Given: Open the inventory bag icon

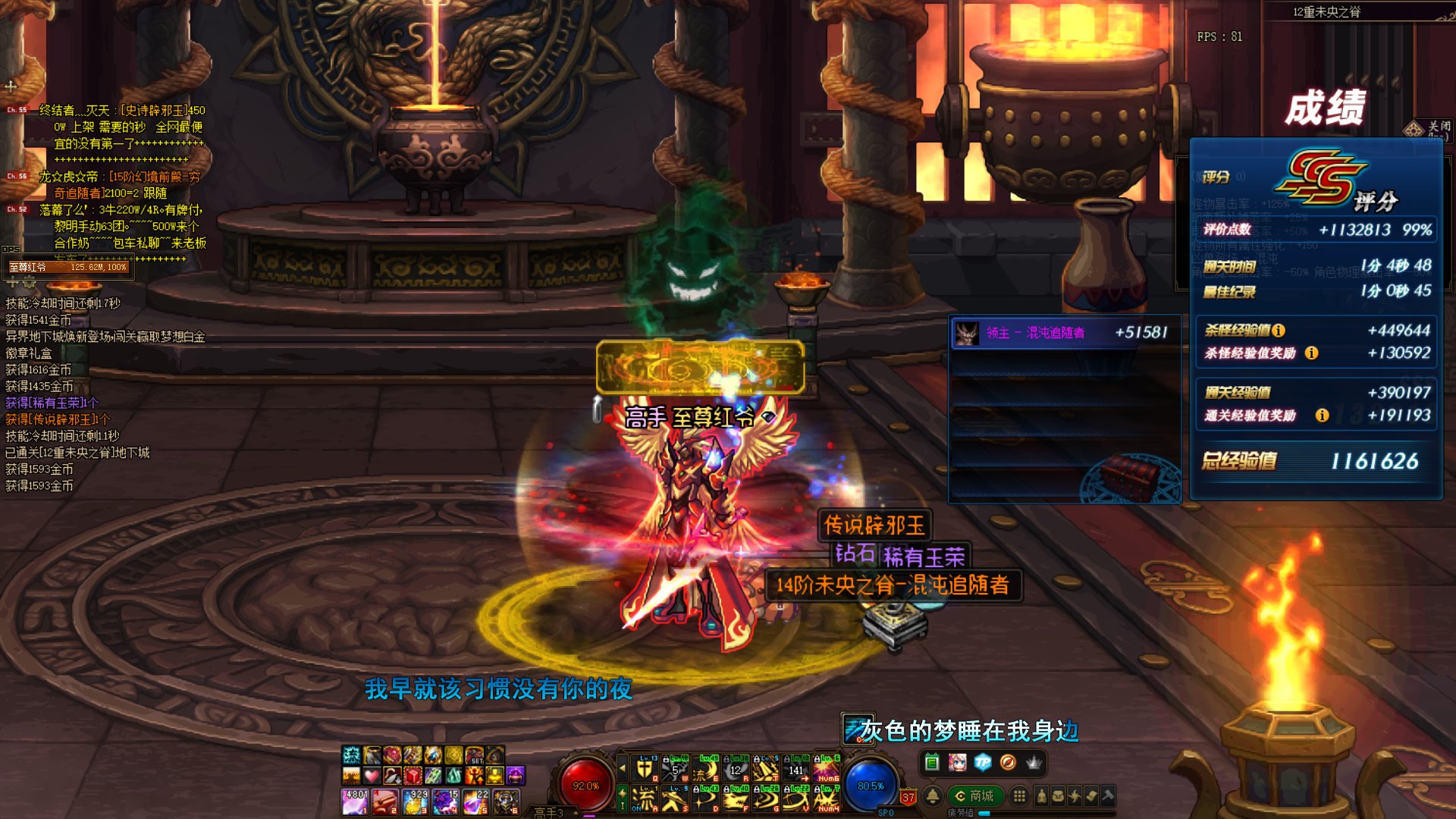Looking at the screenshot, I should coord(1058,795).
